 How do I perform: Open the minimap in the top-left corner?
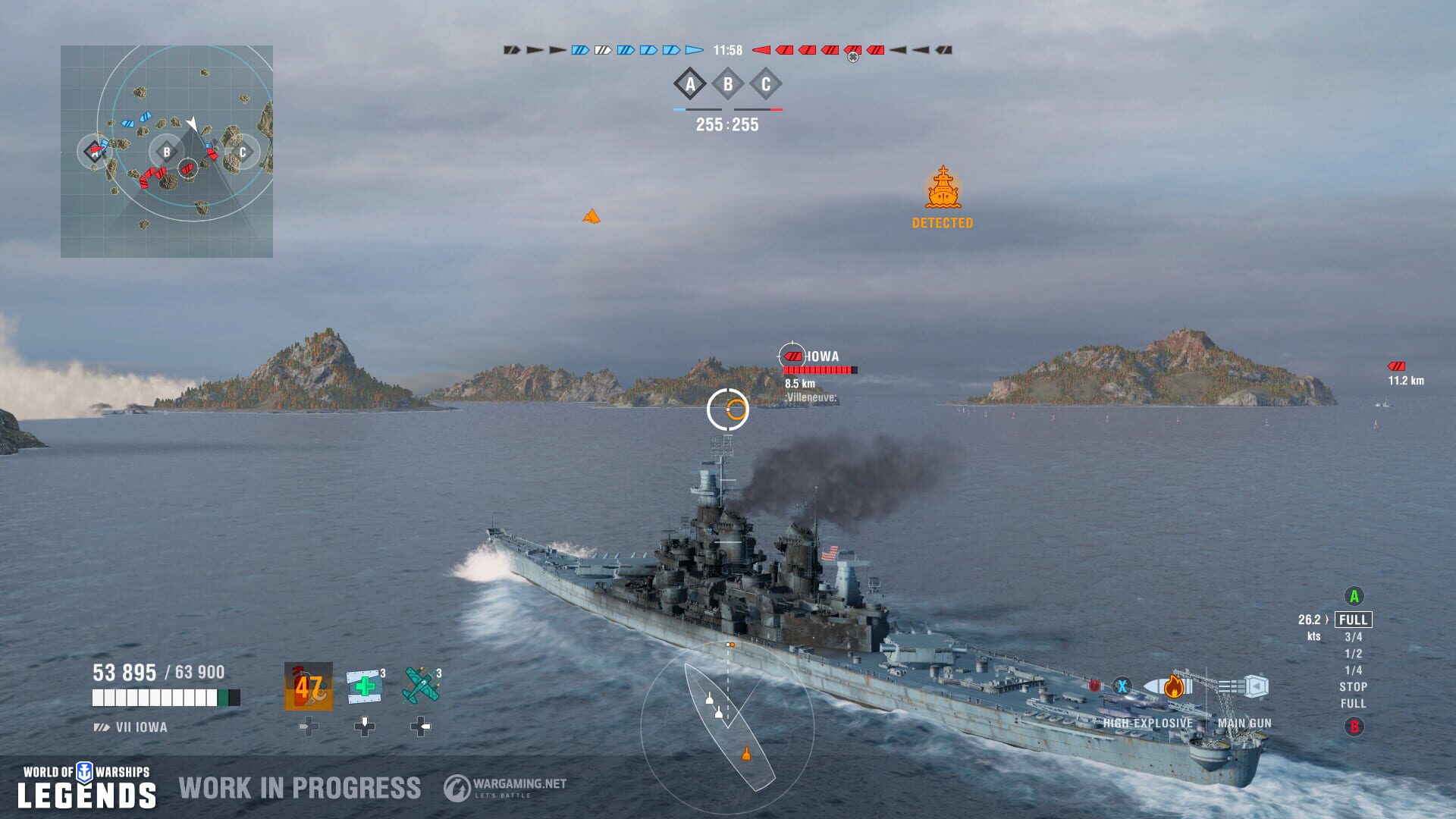[167, 152]
